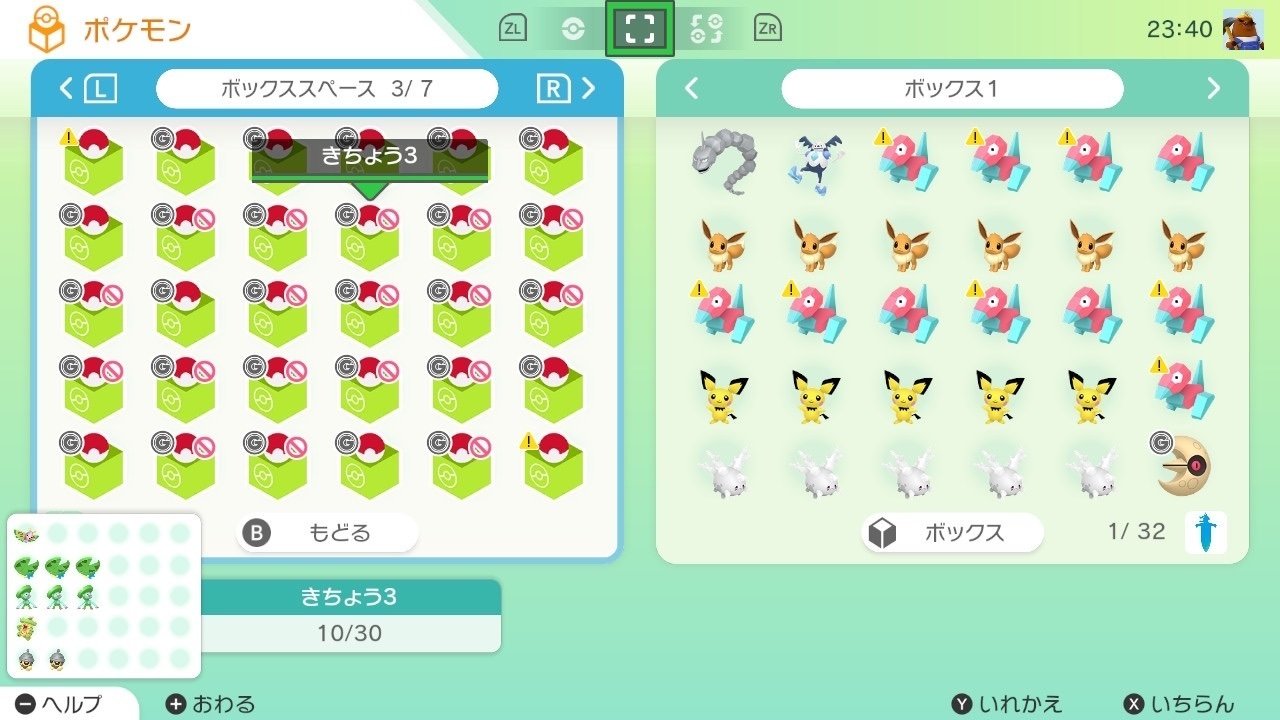Viewport: 1280px width, 720px height.
Task: Toggle the area-selection bracket mode
Action: point(638,28)
